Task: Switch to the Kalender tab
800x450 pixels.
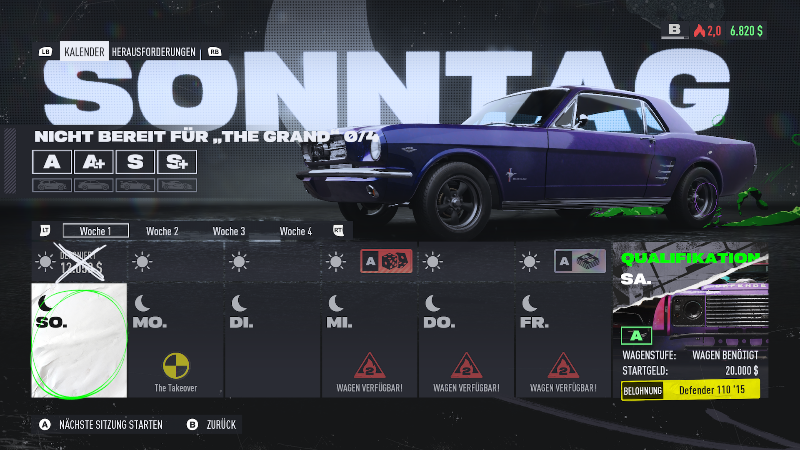Action: click(x=84, y=51)
